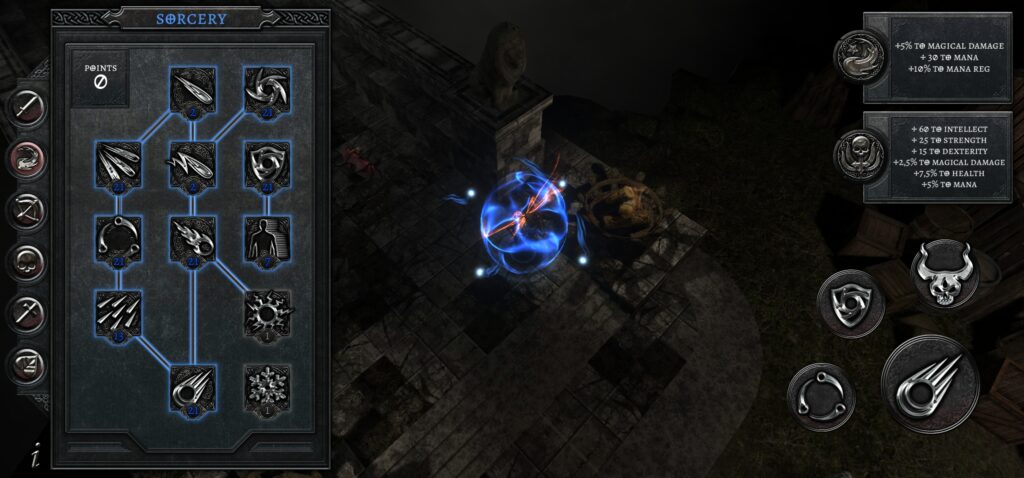Click the winged skull buff icon
This screenshot has height=478, width=1024.
[x=861, y=158]
